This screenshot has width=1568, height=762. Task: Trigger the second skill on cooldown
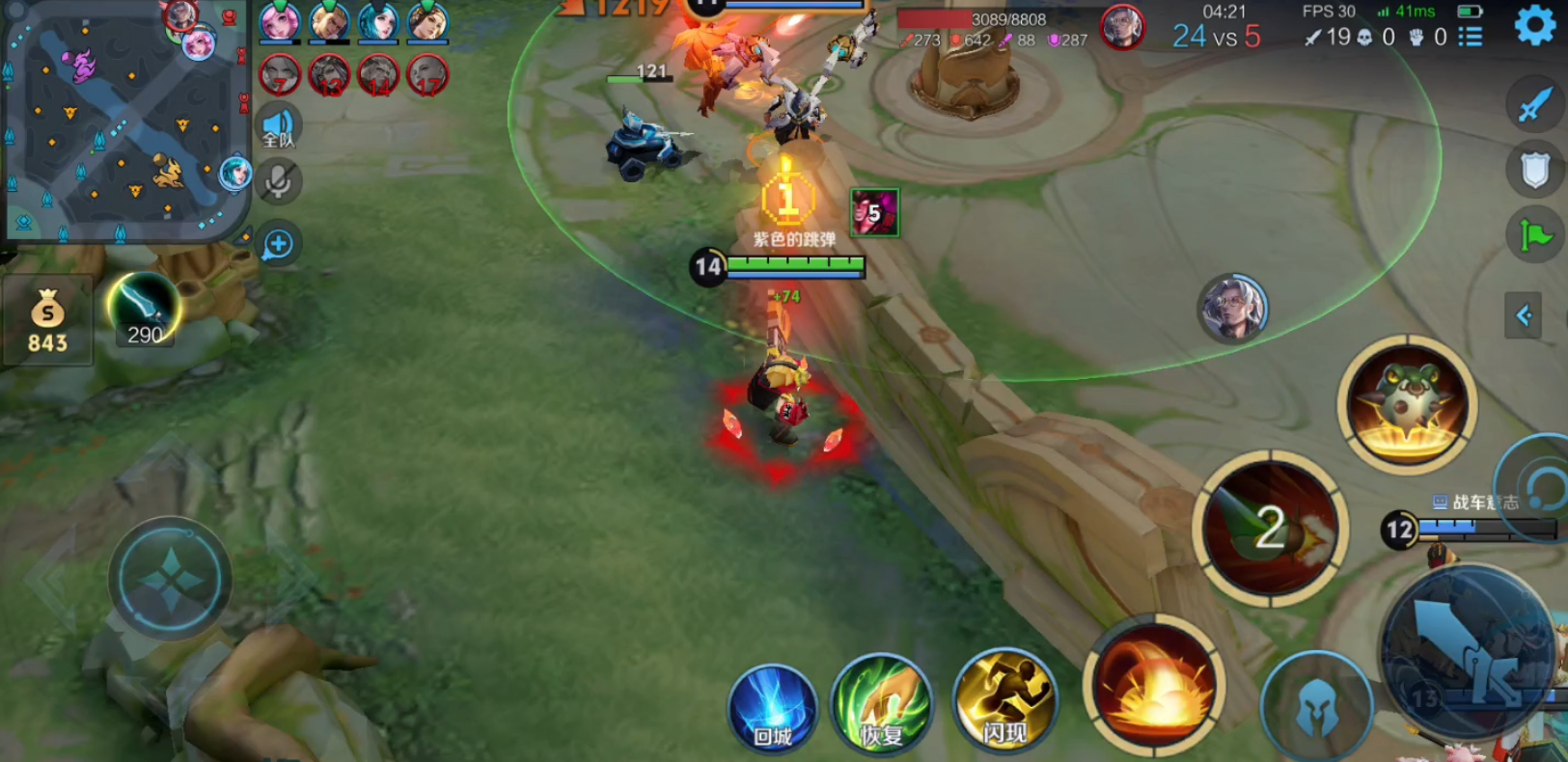pyautogui.click(x=1271, y=529)
